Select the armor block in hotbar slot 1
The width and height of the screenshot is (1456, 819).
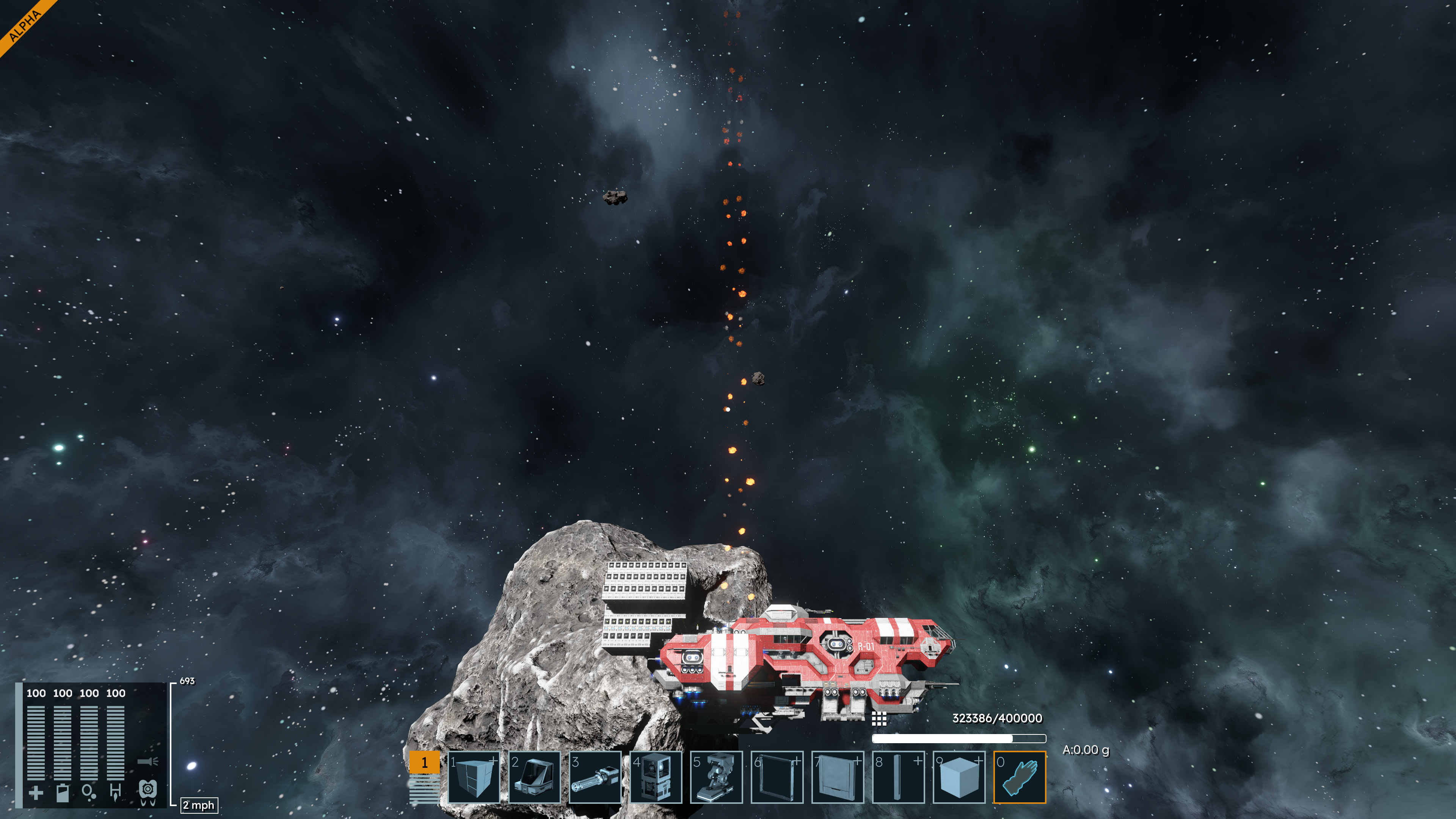(474, 777)
